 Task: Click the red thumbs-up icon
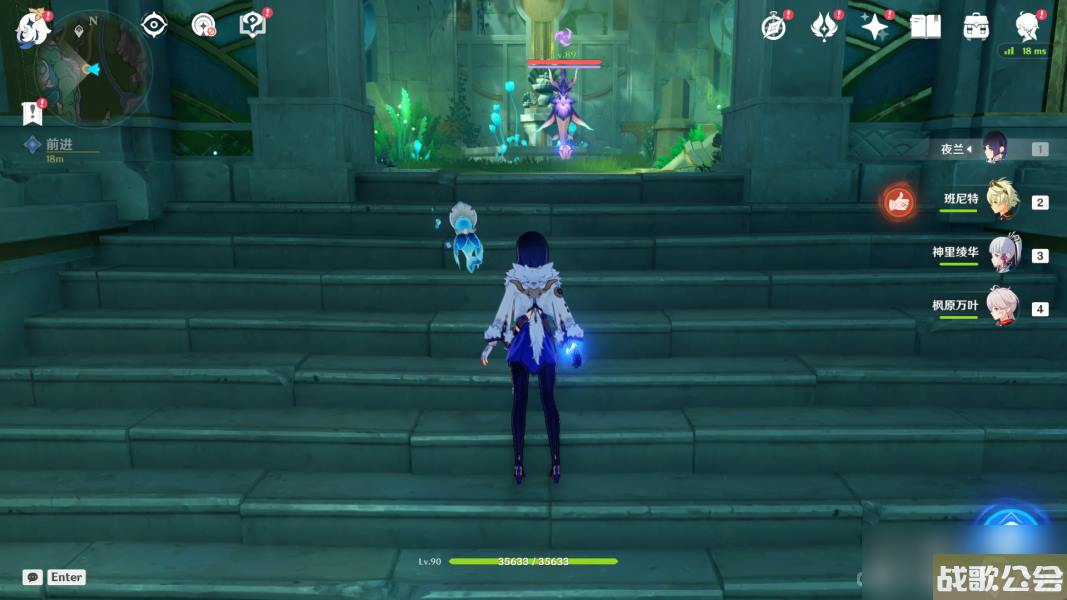click(x=899, y=202)
